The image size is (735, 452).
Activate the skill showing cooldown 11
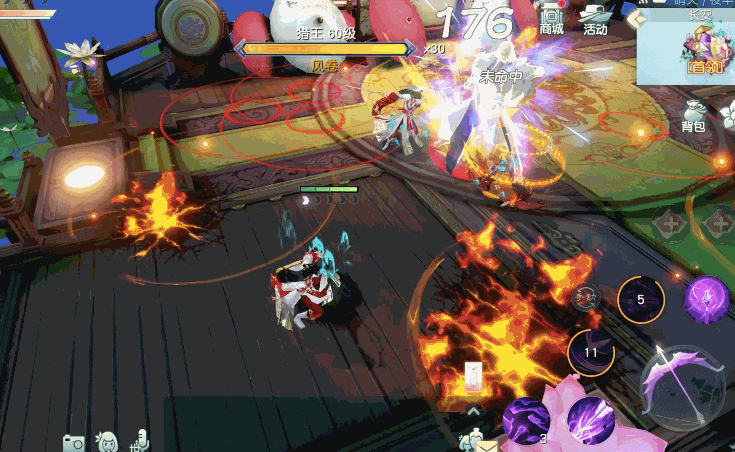pos(591,352)
